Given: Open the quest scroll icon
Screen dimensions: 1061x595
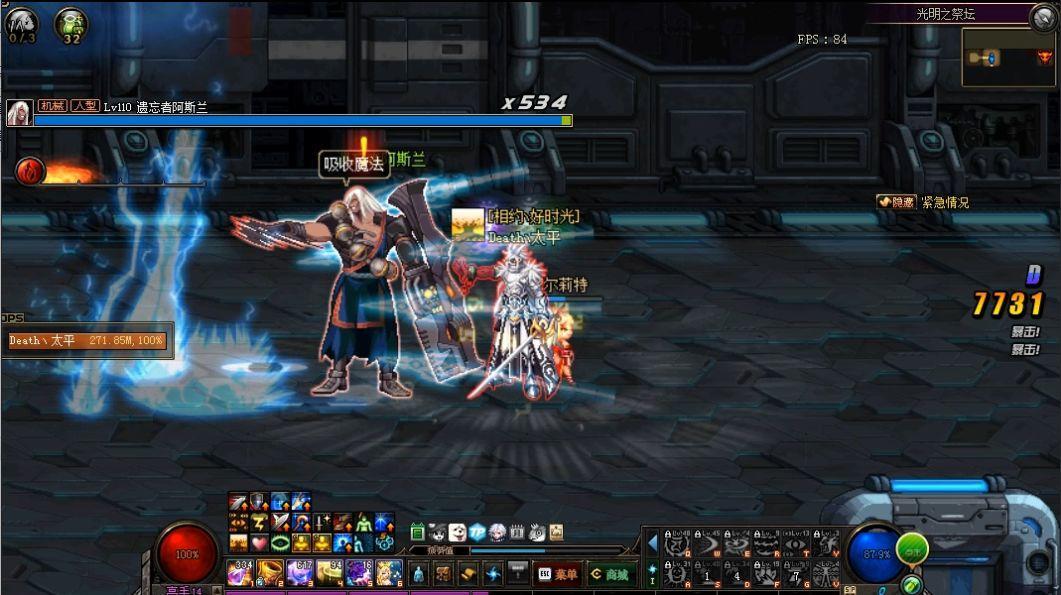Looking at the screenshot, I should tap(468, 574).
